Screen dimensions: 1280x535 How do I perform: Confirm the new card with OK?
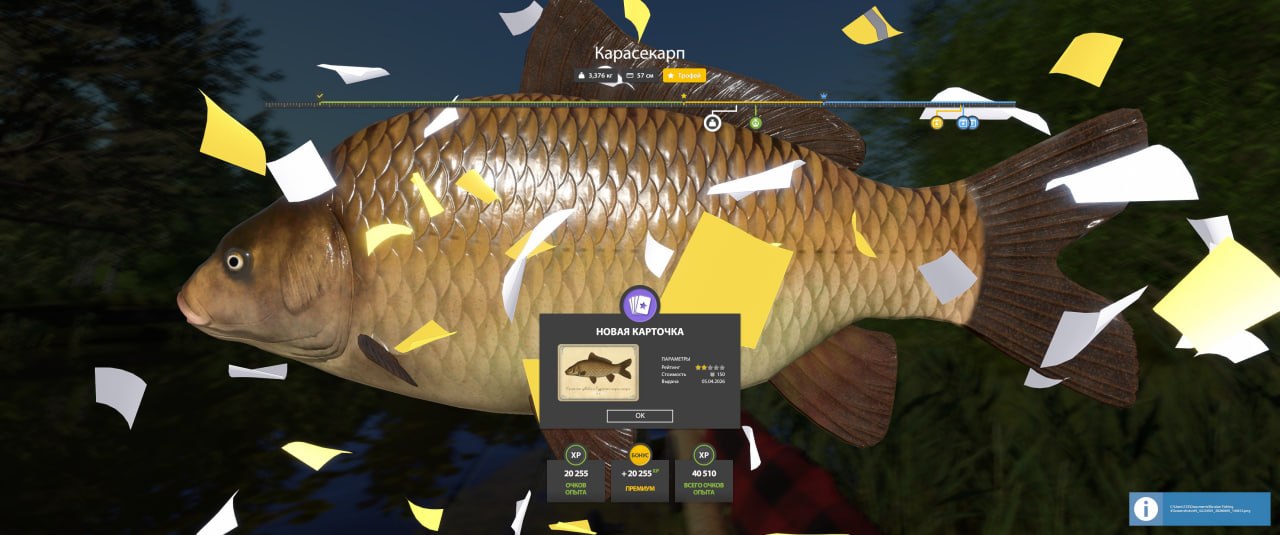(x=639, y=415)
